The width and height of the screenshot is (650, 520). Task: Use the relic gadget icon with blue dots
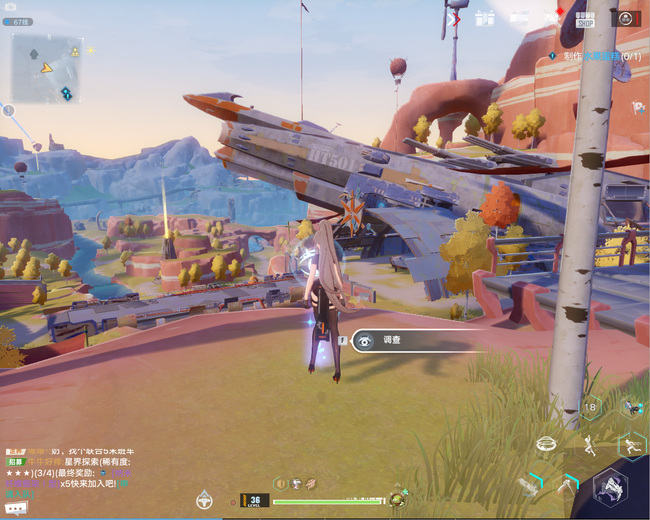click(x=631, y=406)
